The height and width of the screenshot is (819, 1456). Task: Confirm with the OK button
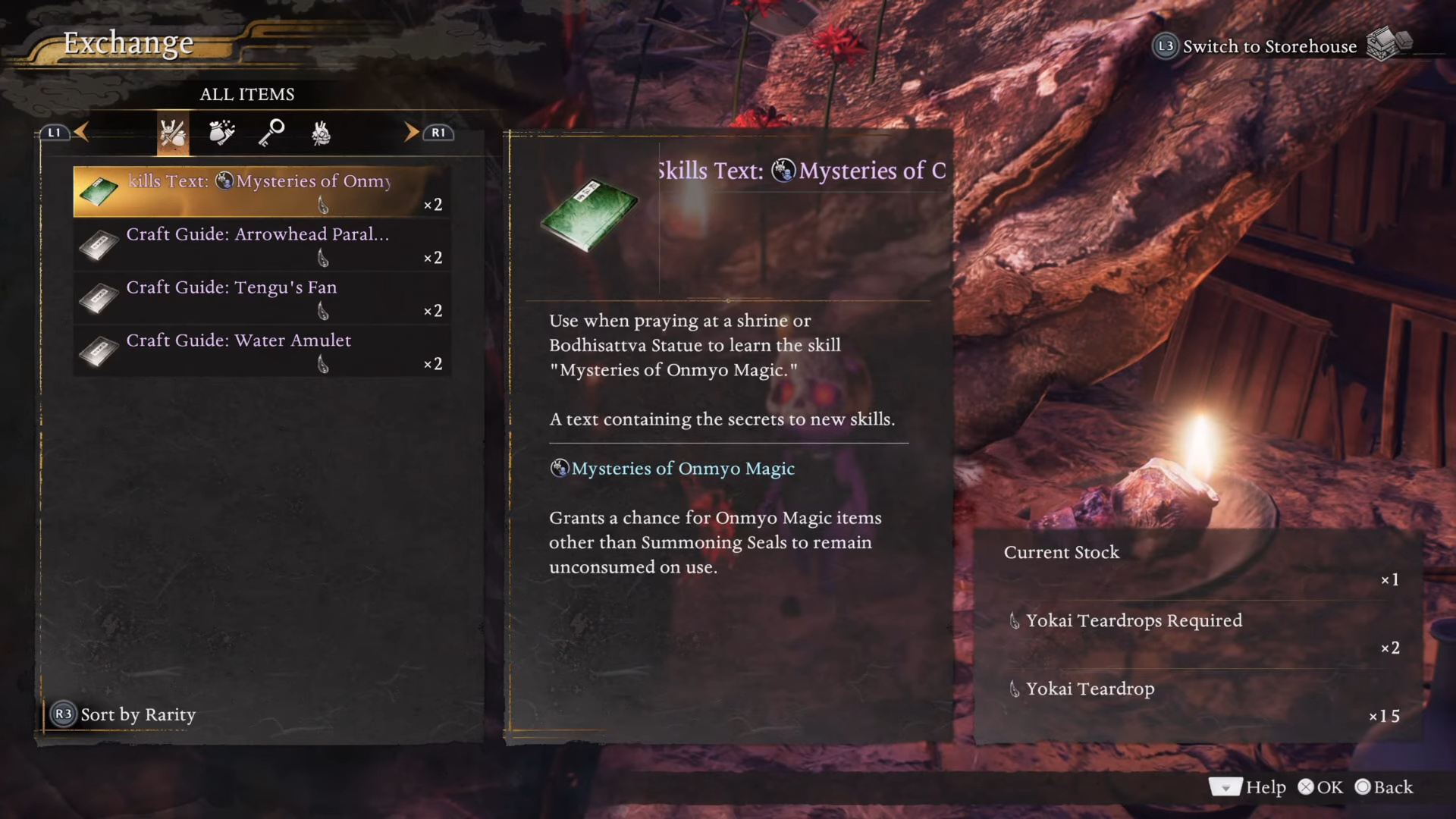pos(1320,787)
